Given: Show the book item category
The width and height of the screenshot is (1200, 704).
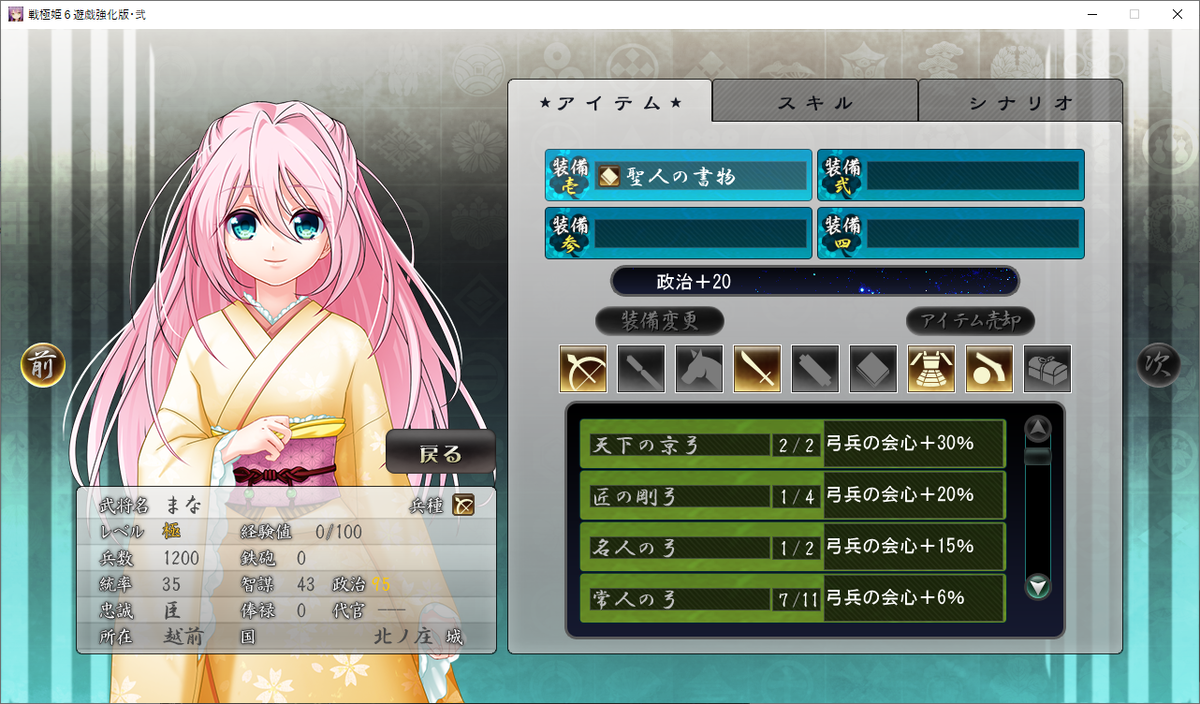Looking at the screenshot, I should 873,369.
